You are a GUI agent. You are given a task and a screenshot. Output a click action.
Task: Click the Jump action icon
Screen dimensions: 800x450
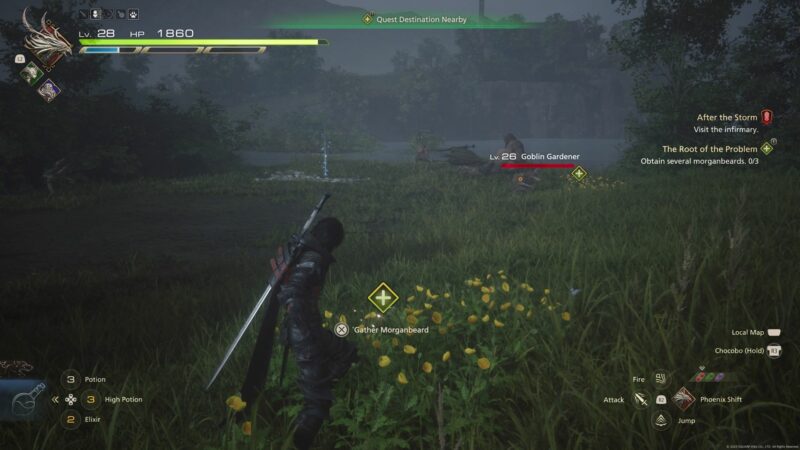coord(660,421)
